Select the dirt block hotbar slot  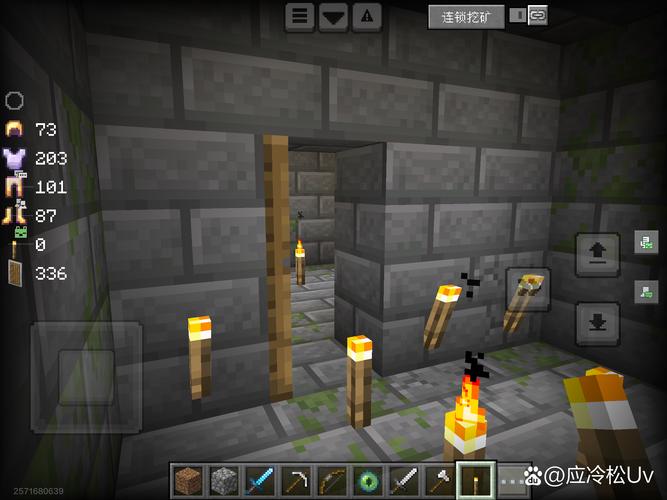(x=188, y=481)
